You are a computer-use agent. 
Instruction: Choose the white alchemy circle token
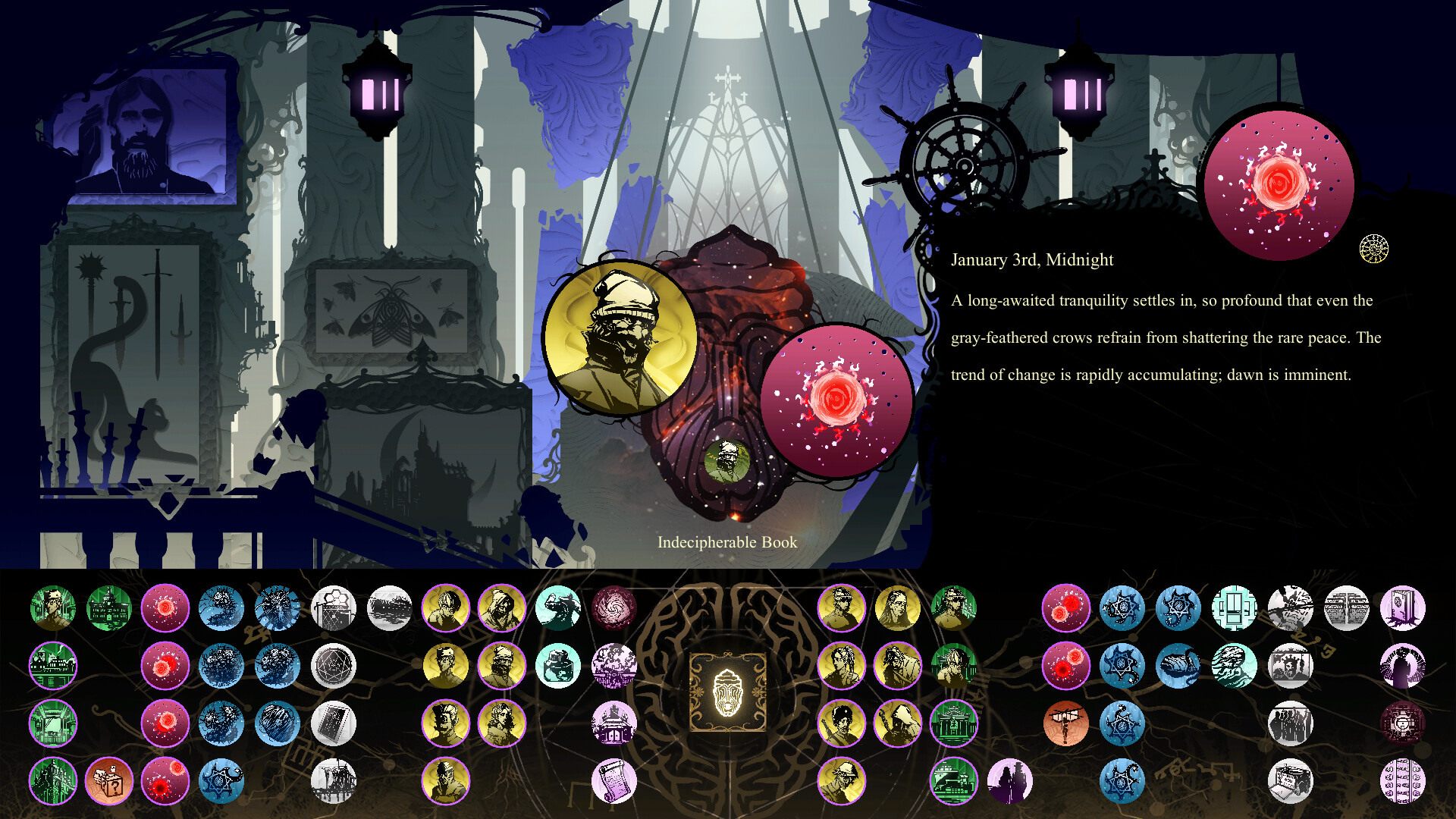point(333,666)
